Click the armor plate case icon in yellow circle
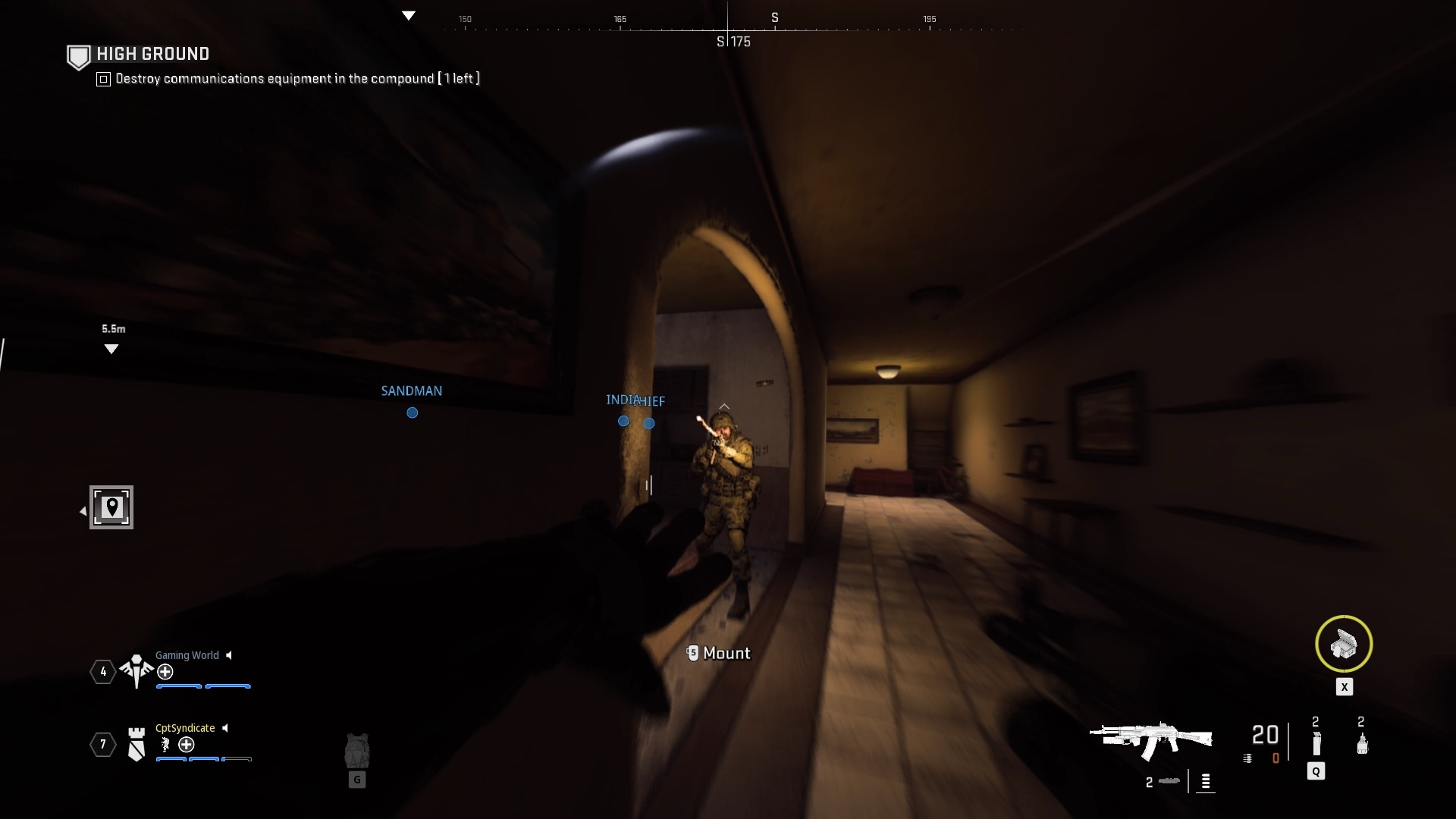 pos(1344,645)
